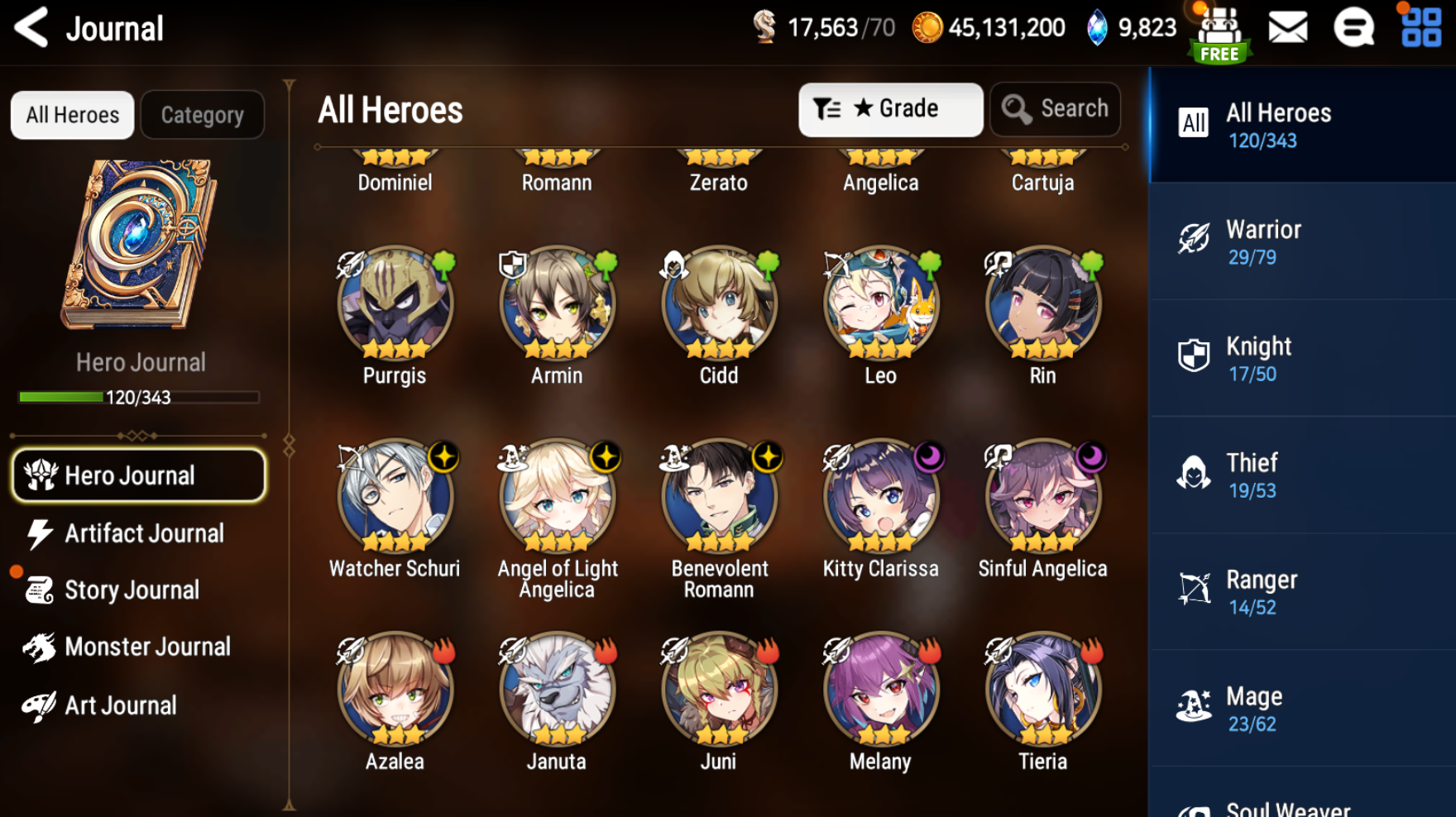This screenshot has height=817, width=1456.
Task: Filter heroes by Knight class
Action: (x=1302, y=358)
